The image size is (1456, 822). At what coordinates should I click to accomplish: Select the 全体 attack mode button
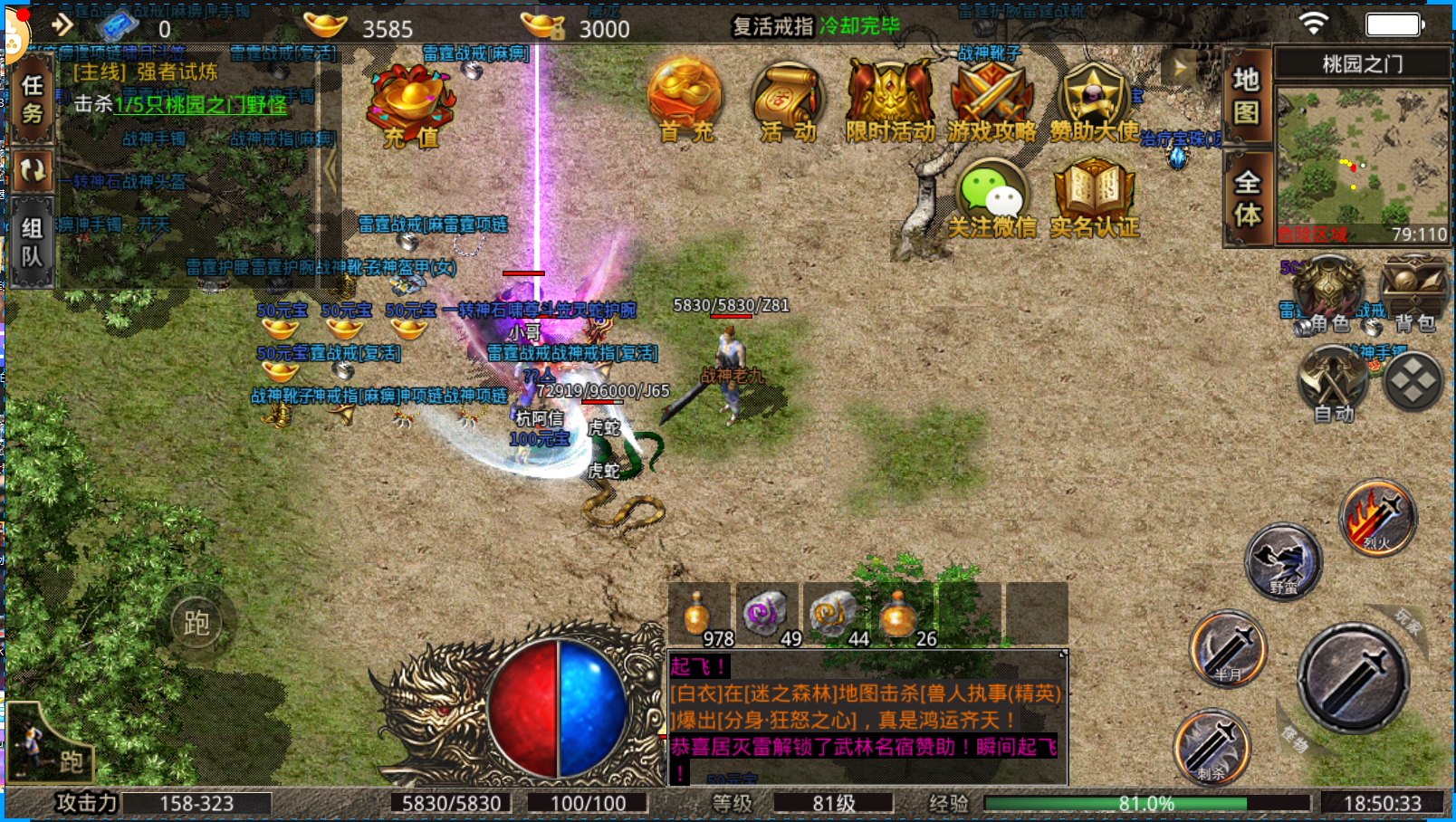pos(1247,198)
